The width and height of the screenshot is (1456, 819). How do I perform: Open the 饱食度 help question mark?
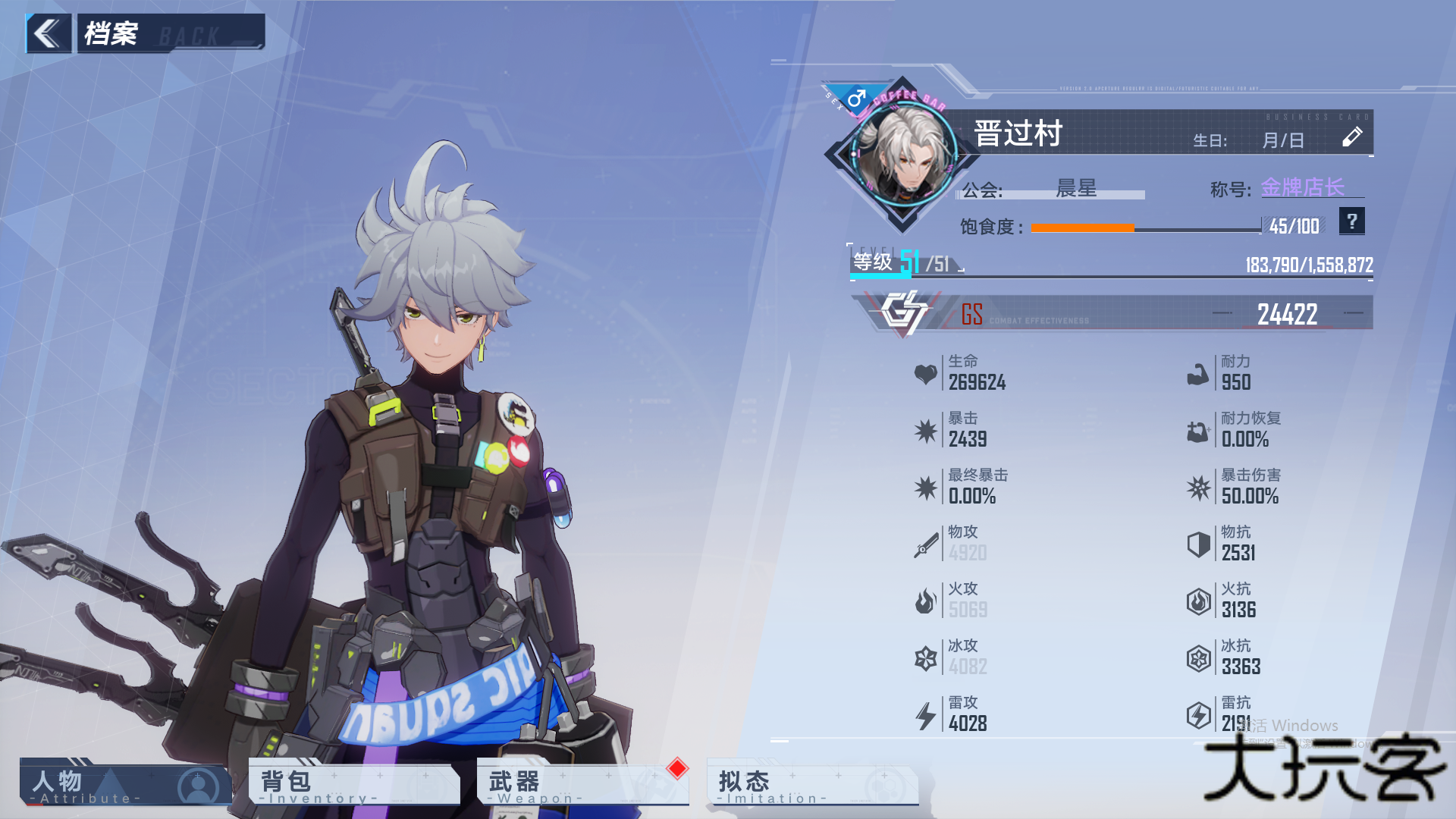pos(1351,221)
